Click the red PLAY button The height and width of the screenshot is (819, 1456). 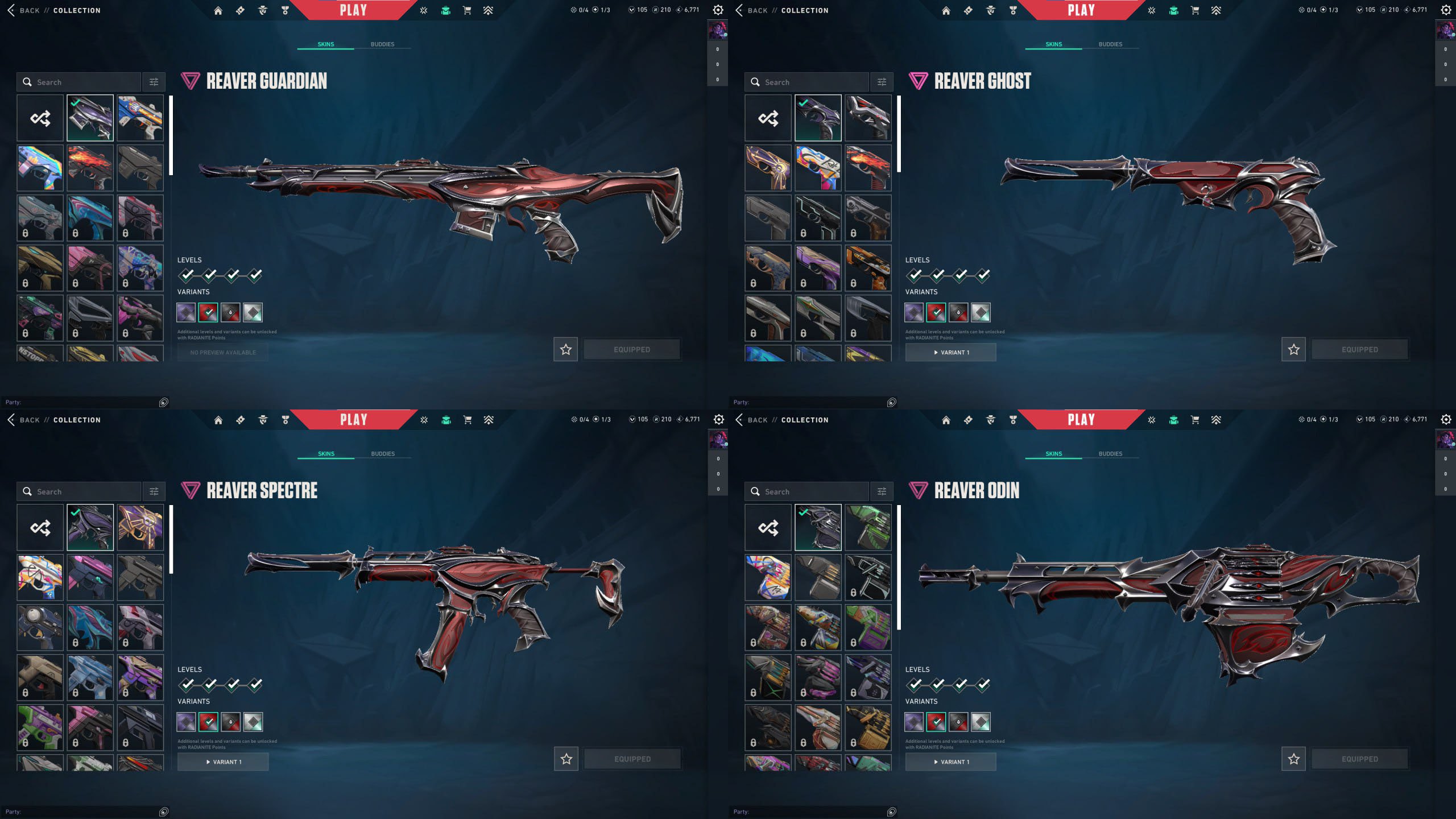click(353, 10)
